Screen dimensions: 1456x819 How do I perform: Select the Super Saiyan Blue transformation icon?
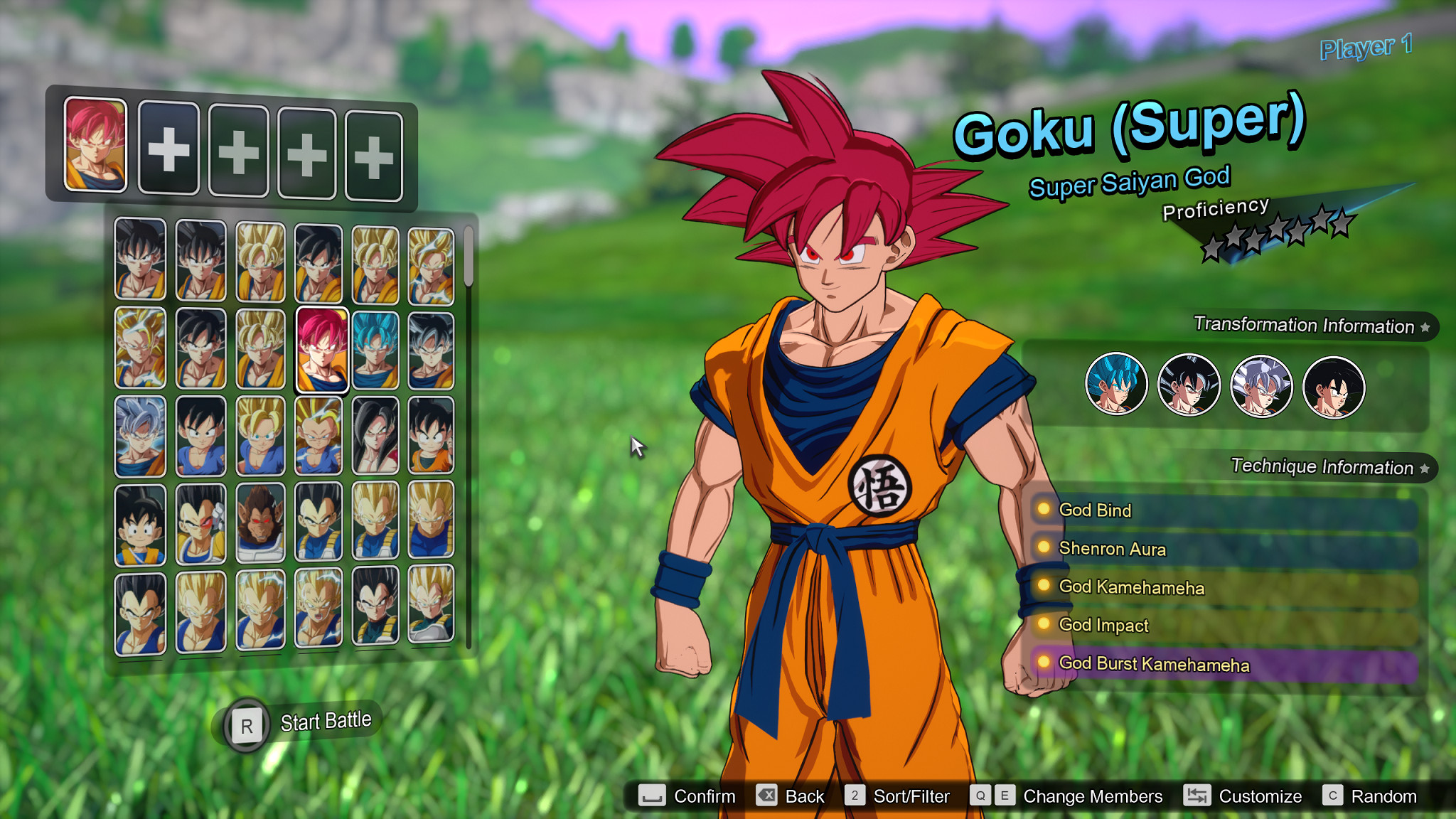point(1116,384)
